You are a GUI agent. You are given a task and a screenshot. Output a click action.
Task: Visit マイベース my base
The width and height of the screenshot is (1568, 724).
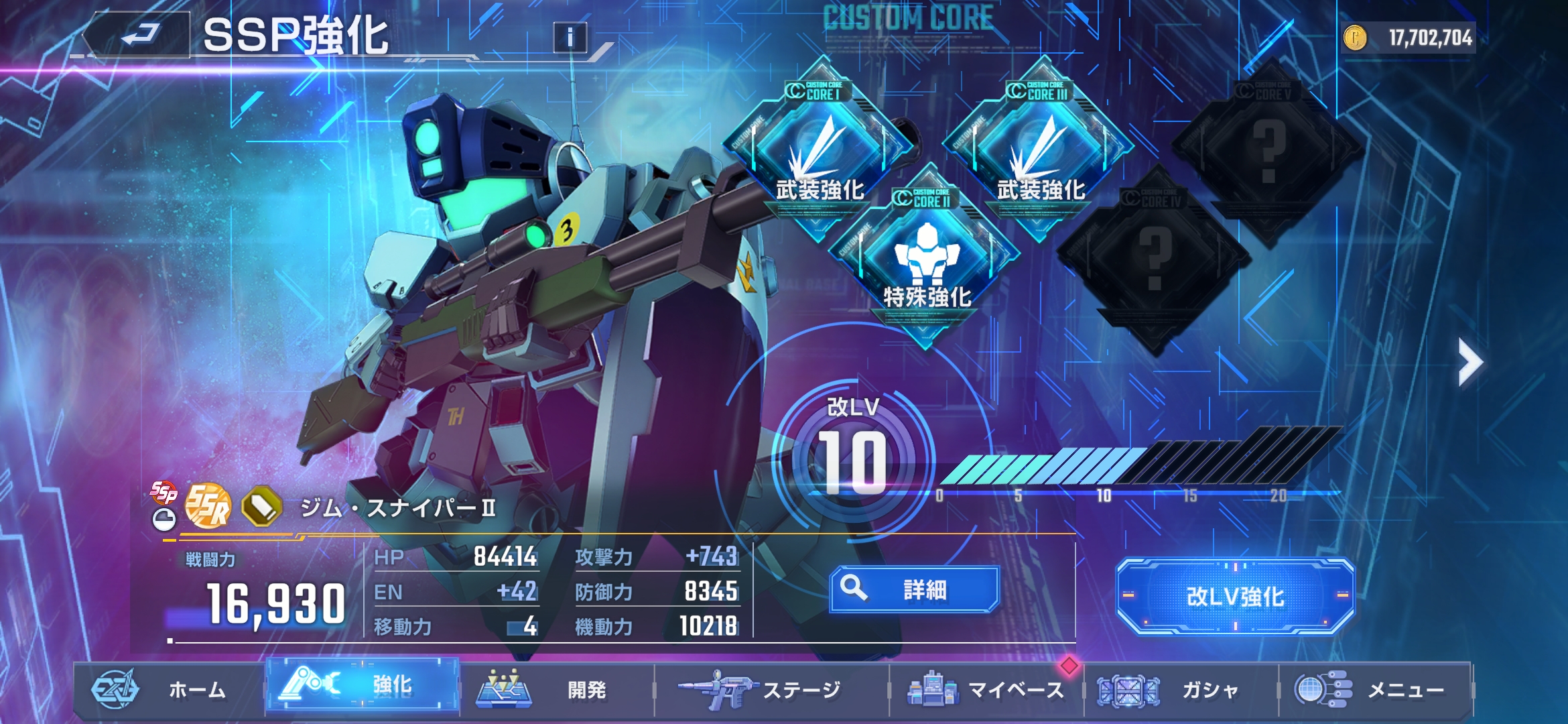(x=986, y=689)
